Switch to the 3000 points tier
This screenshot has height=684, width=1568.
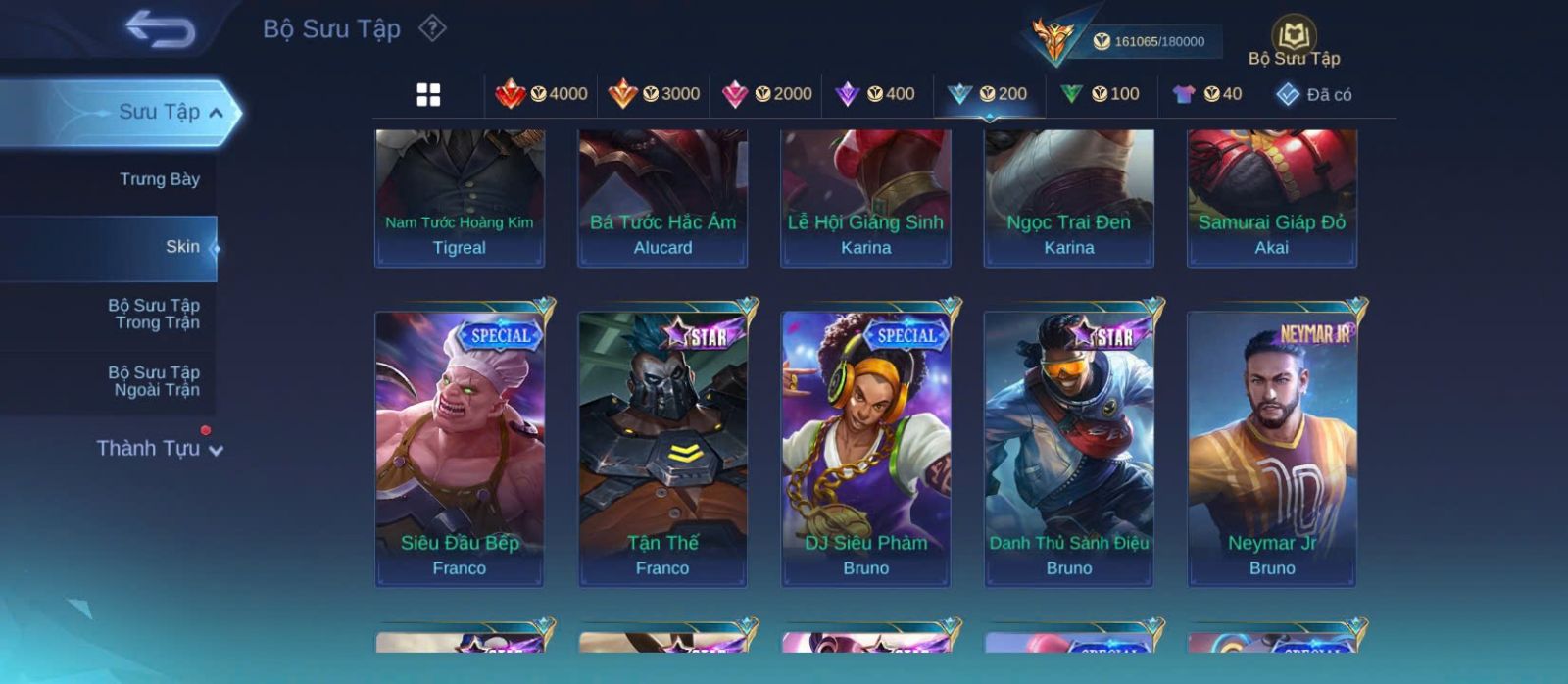pyautogui.click(x=654, y=94)
